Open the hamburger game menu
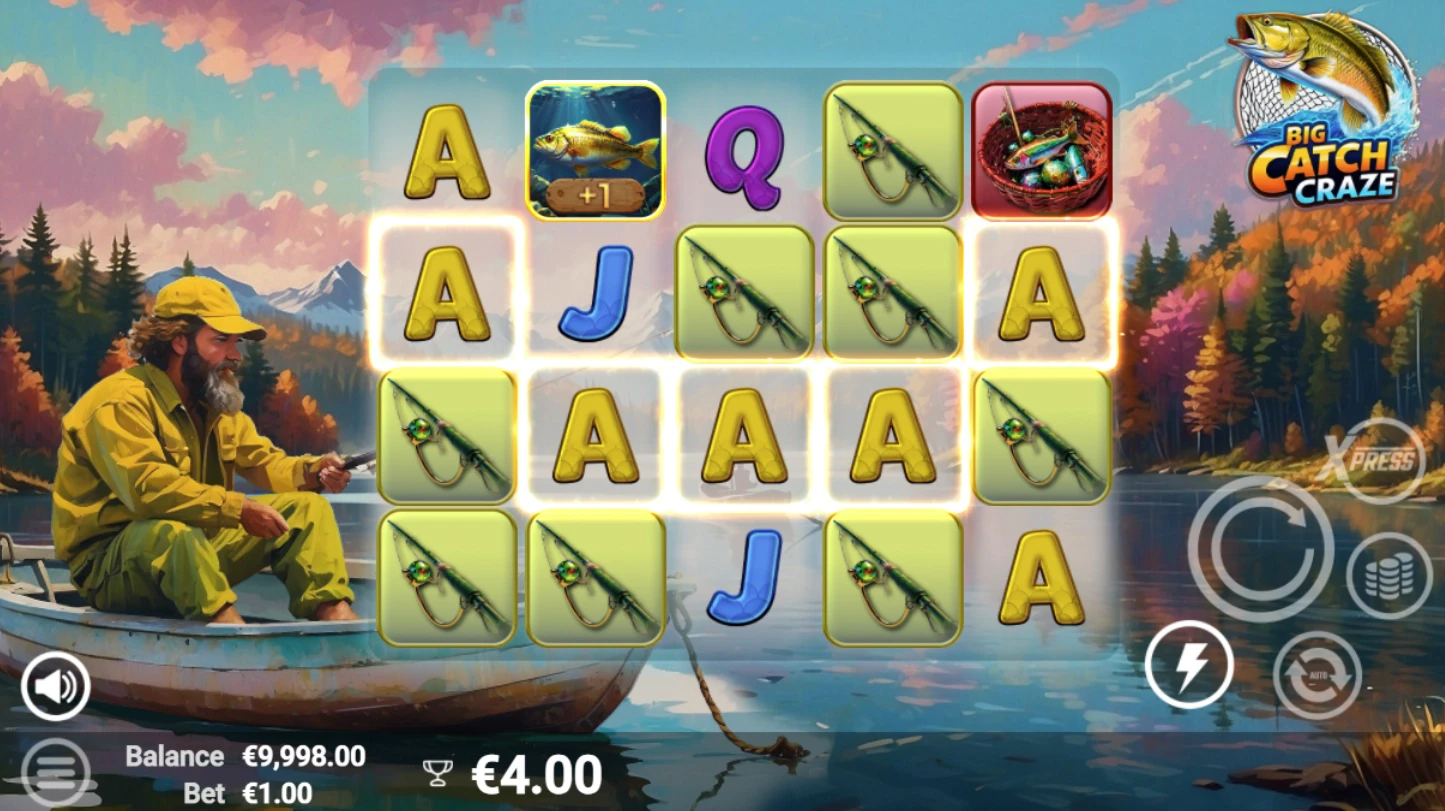 point(57,770)
